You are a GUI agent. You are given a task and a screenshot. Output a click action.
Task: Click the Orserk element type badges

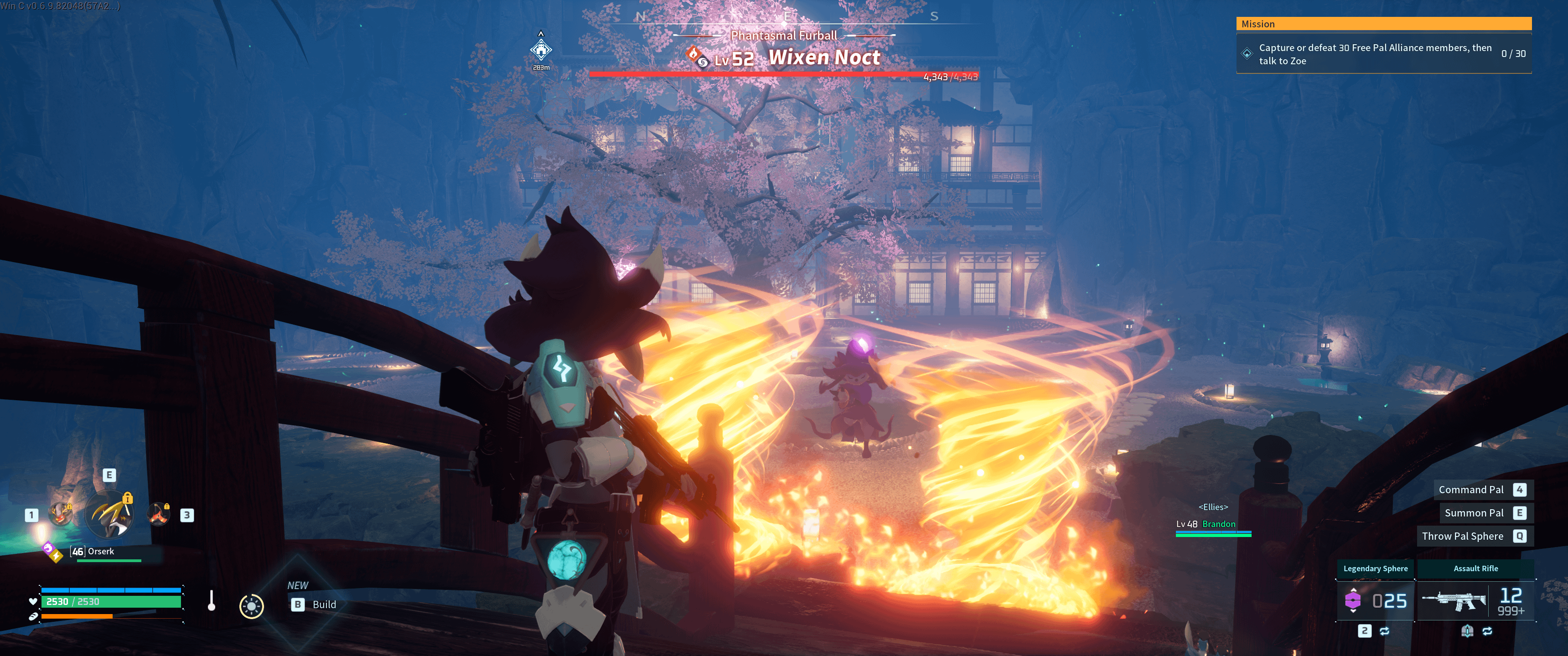(x=52, y=551)
